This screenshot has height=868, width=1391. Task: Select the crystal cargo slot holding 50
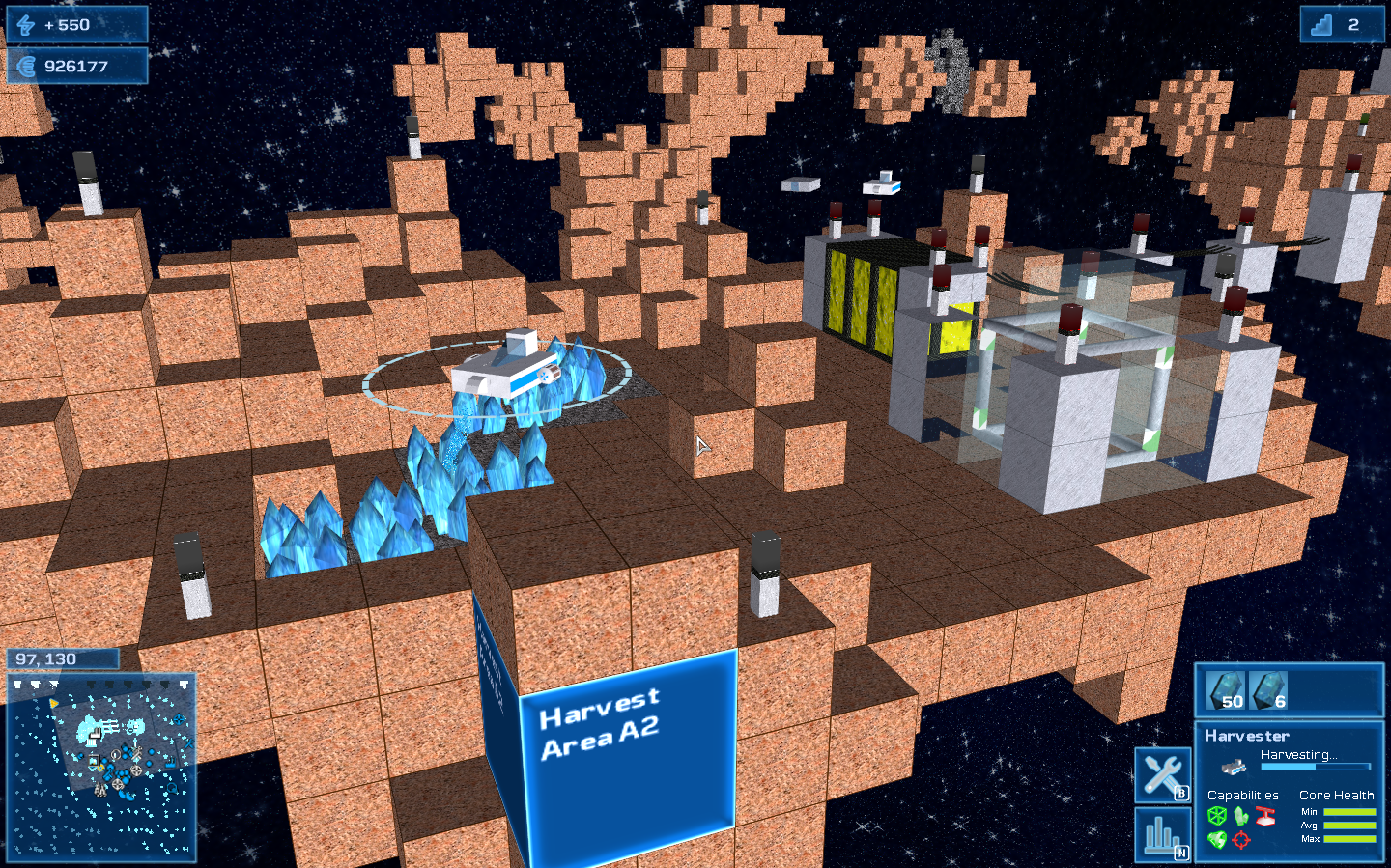click(1227, 691)
